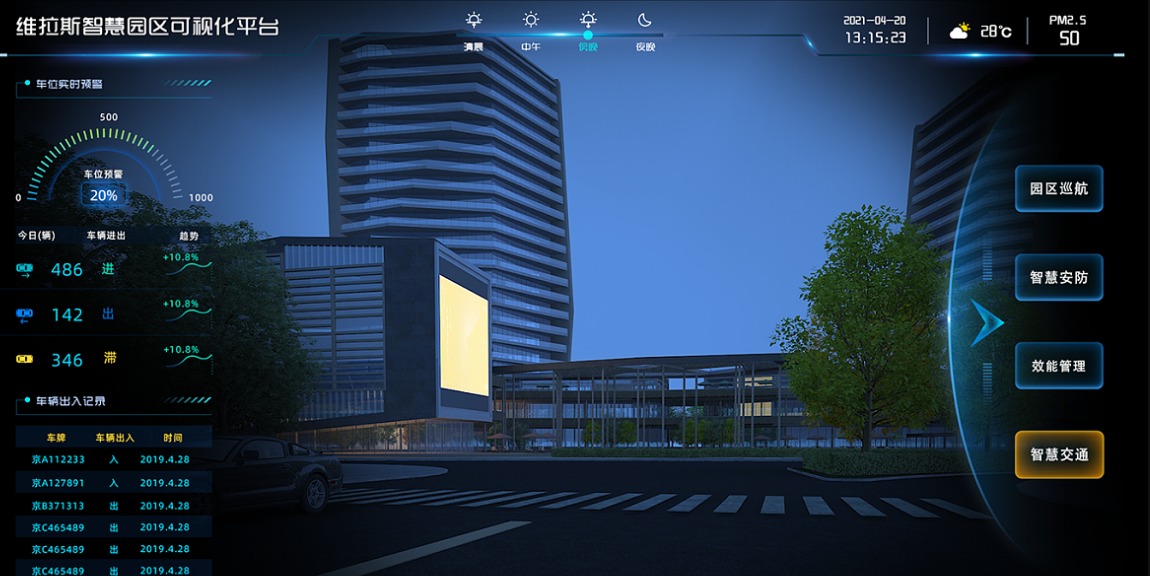This screenshot has width=1150, height=576.
Task: Open 效能管理 section
Action: coord(1058,366)
